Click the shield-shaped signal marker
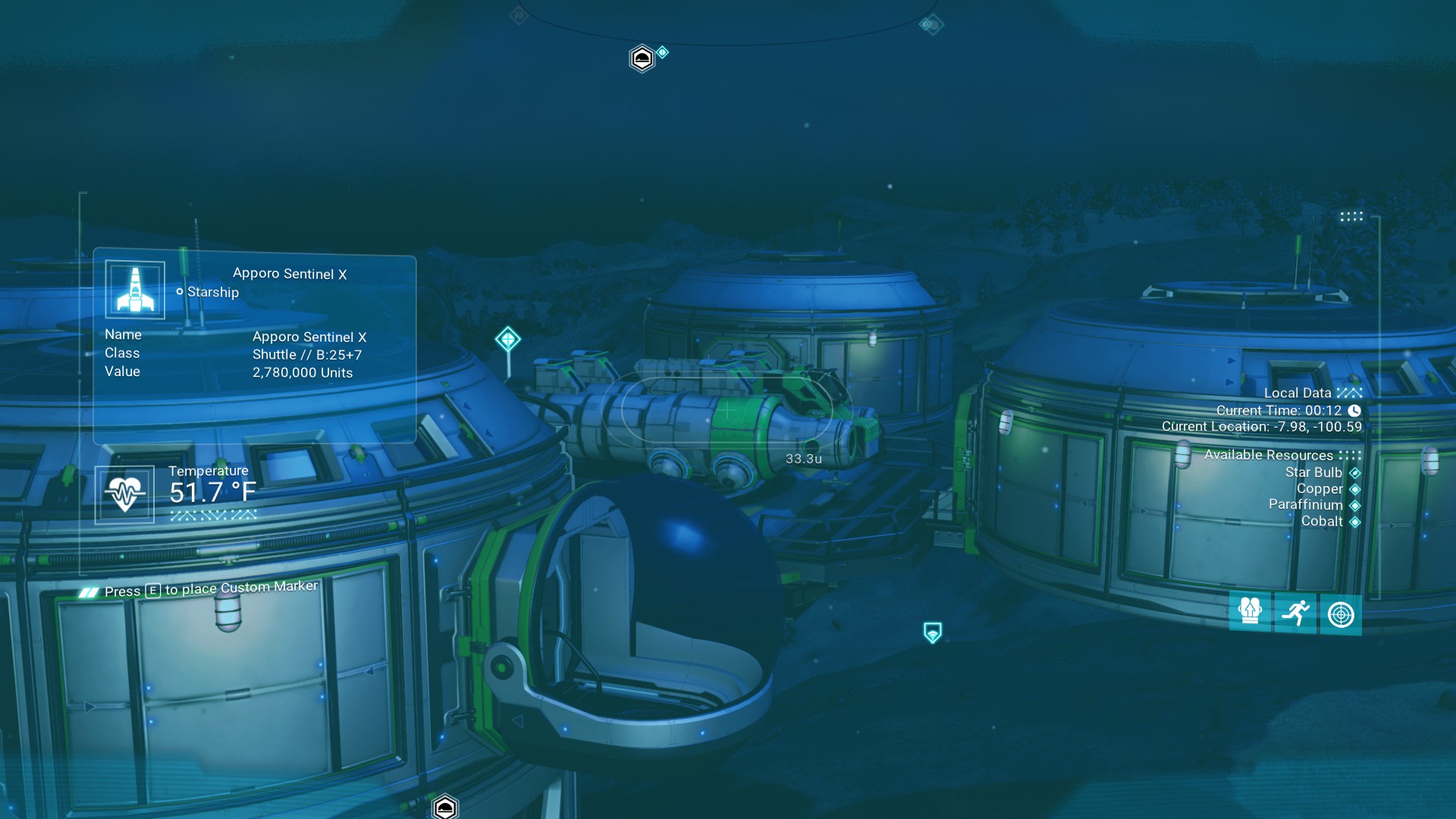Viewport: 1456px width, 819px height. [x=933, y=632]
